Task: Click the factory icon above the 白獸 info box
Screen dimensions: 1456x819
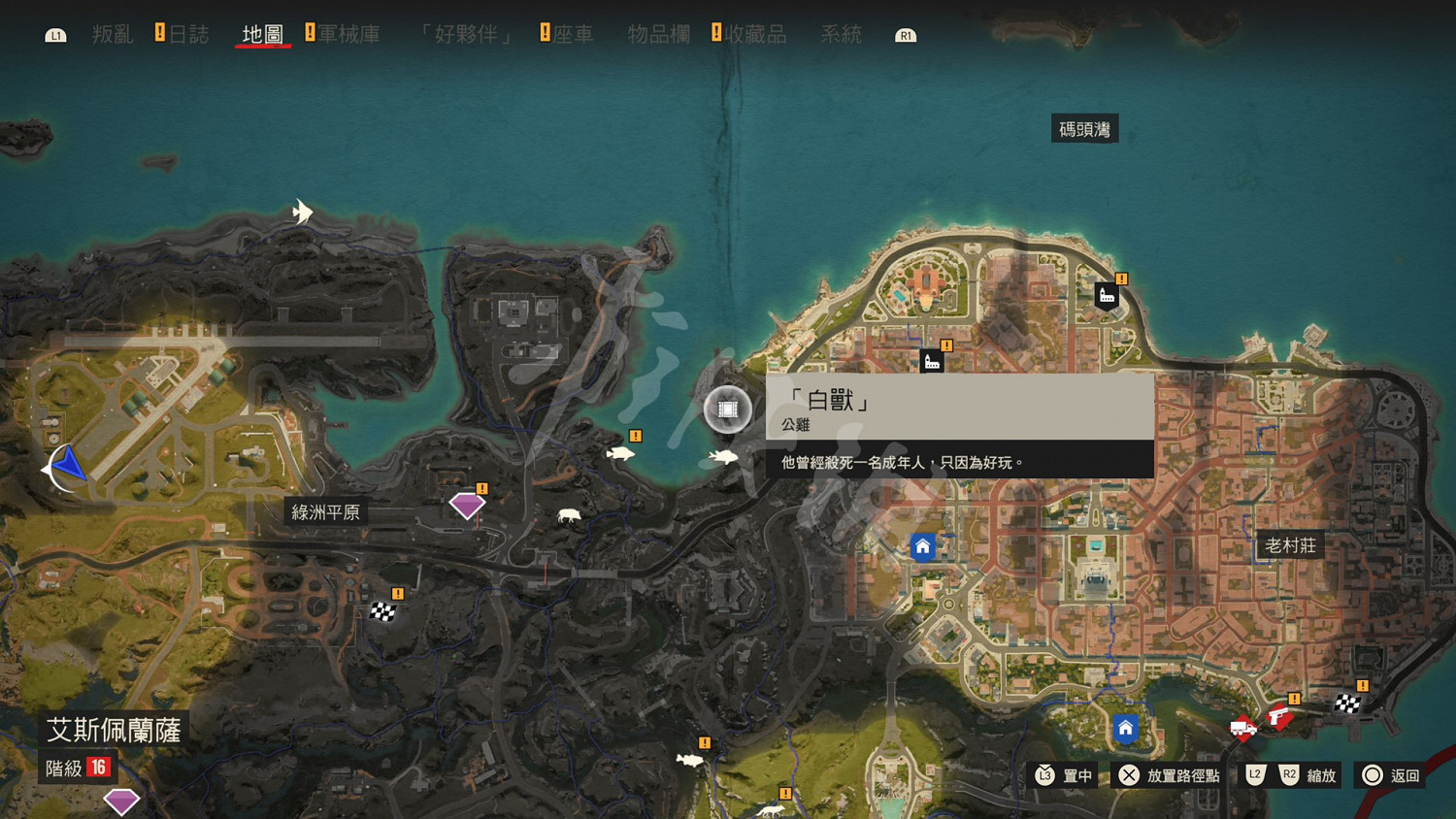Action: [x=930, y=360]
